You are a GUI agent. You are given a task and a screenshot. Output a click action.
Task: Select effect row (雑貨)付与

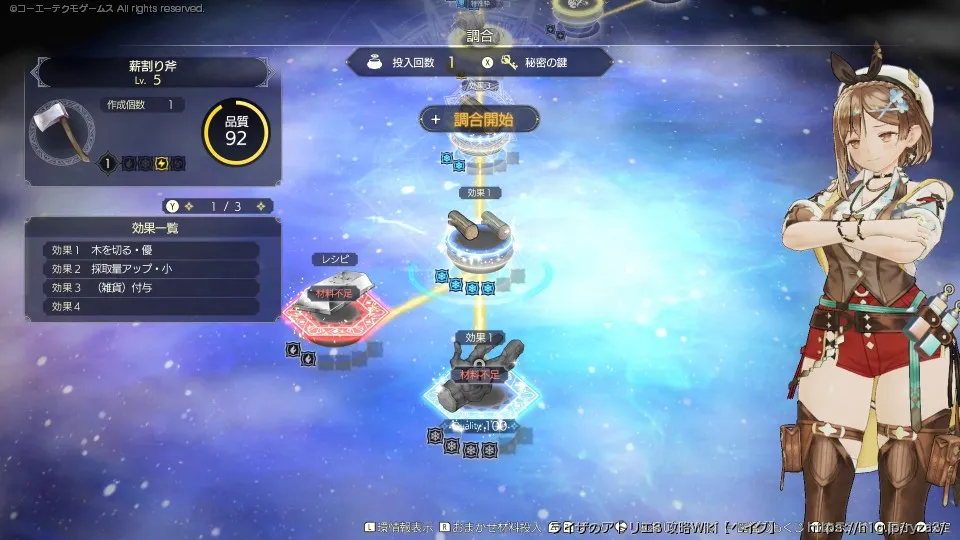coord(150,288)
